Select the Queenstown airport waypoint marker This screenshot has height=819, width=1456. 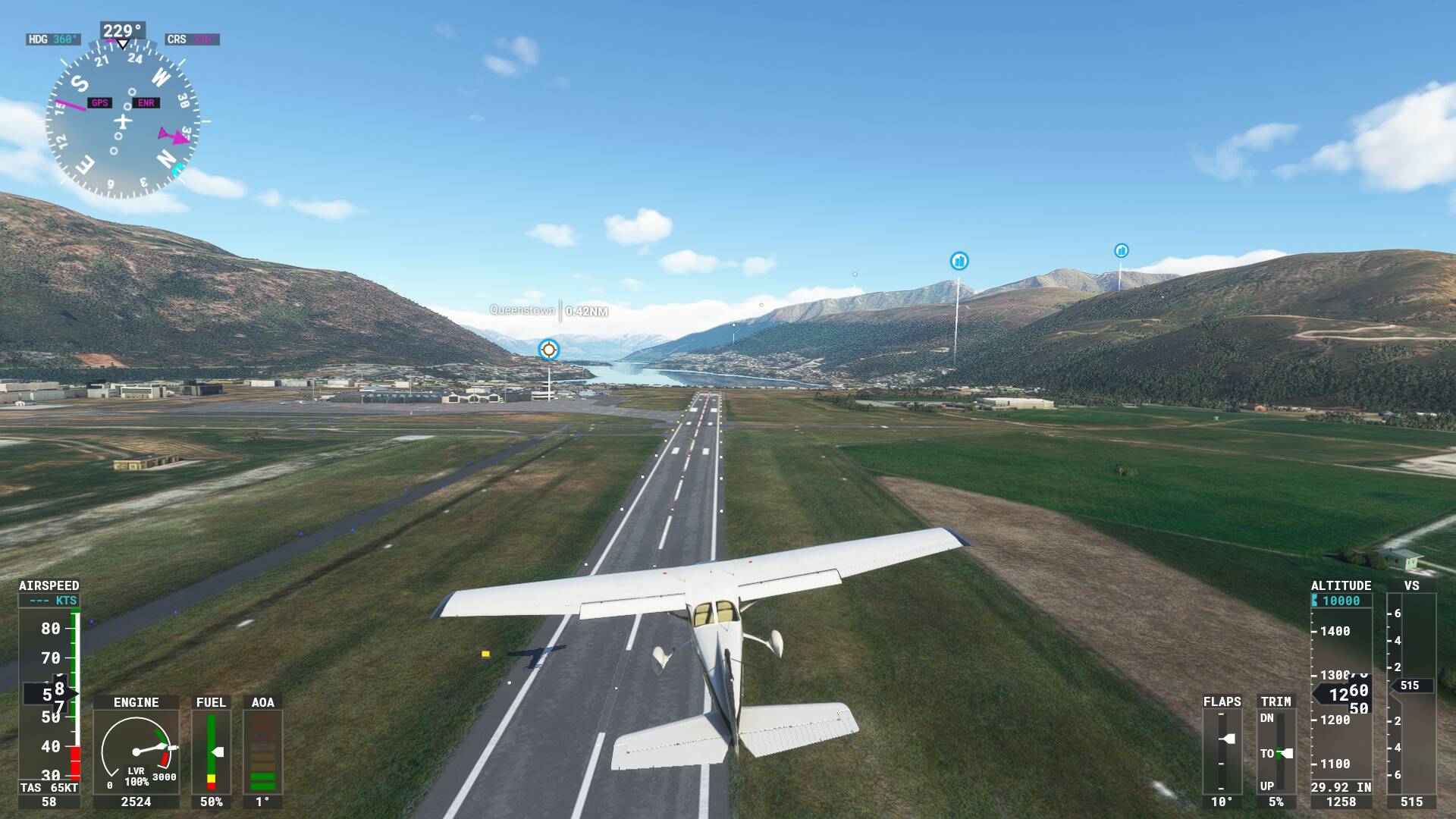pyautogui.click(x=548, y=350)
